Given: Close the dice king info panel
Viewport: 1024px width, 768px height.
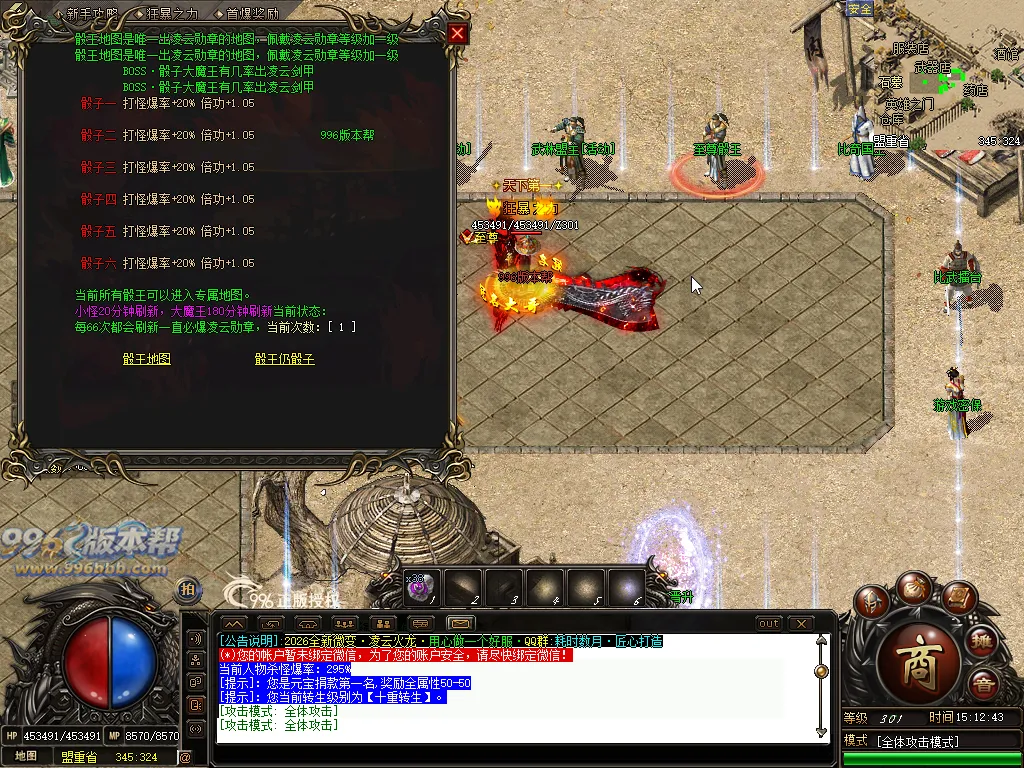Looking at the screenshot, I should [457, 33].
